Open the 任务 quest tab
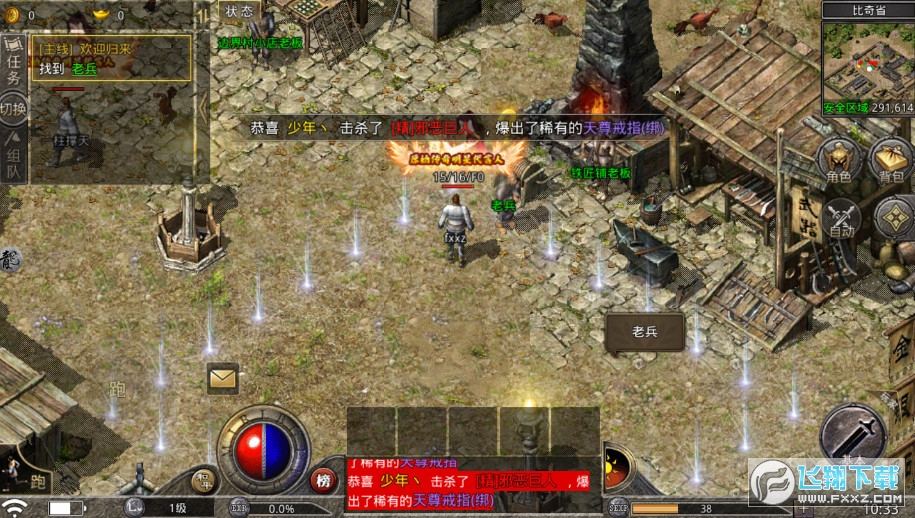915x518 pixels. pyautogui.click(x=13, y=64)
